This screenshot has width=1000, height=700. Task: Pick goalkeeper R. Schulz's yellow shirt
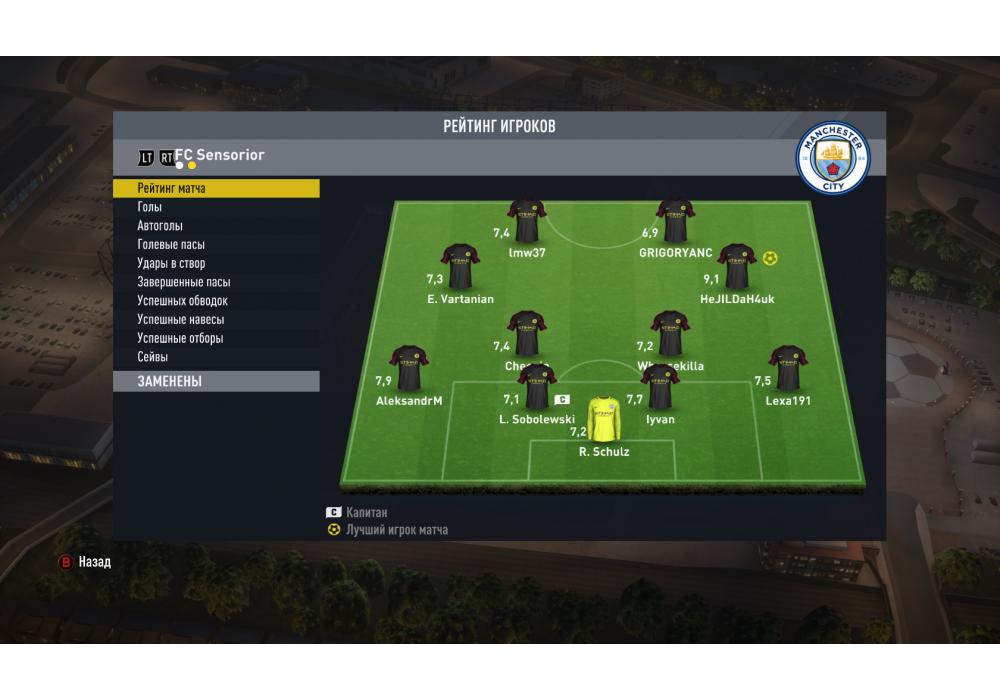pyautogui.click(x=604, y=419)
